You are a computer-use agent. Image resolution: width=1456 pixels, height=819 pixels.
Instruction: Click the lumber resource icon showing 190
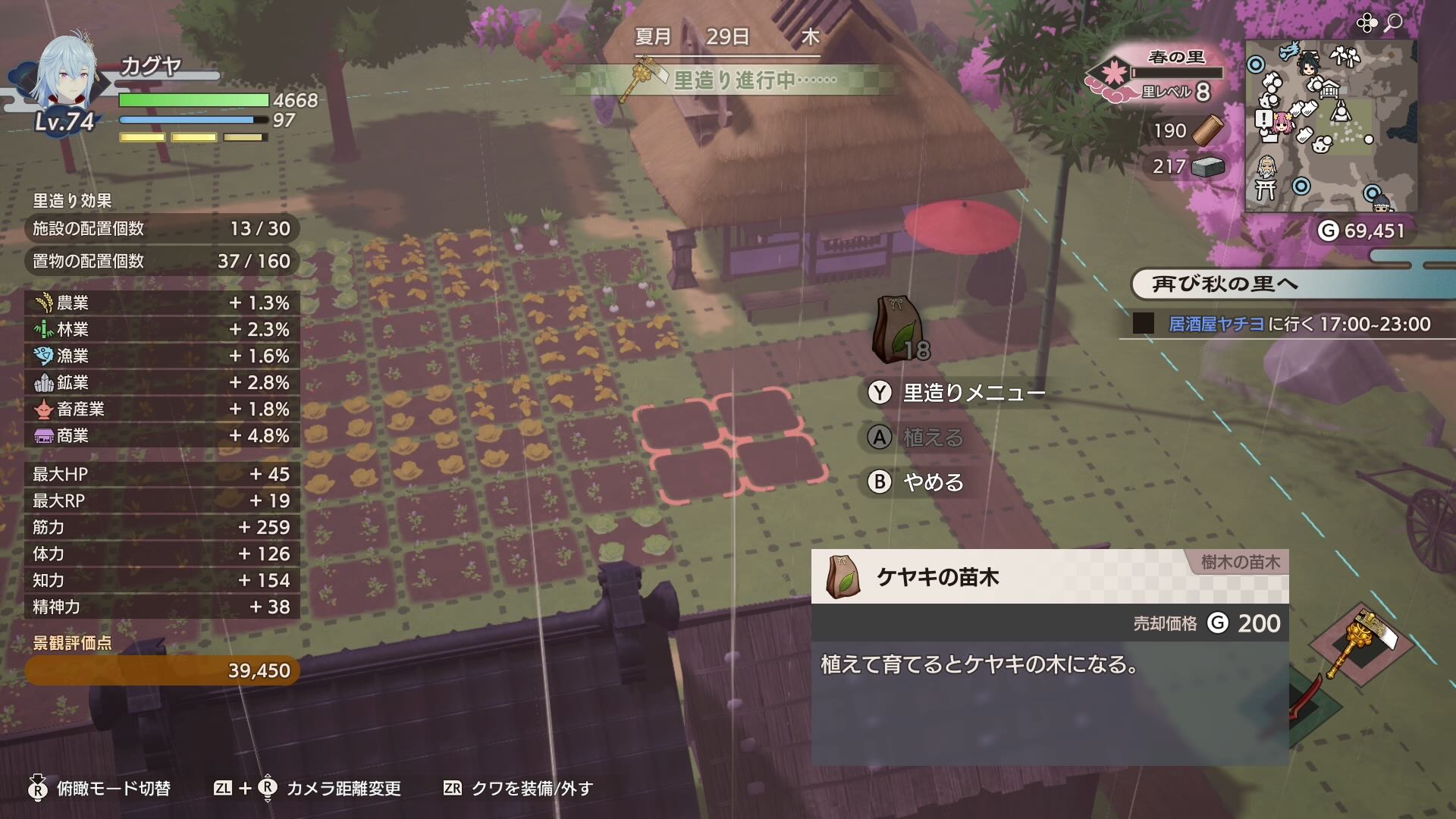[1206, 130]
